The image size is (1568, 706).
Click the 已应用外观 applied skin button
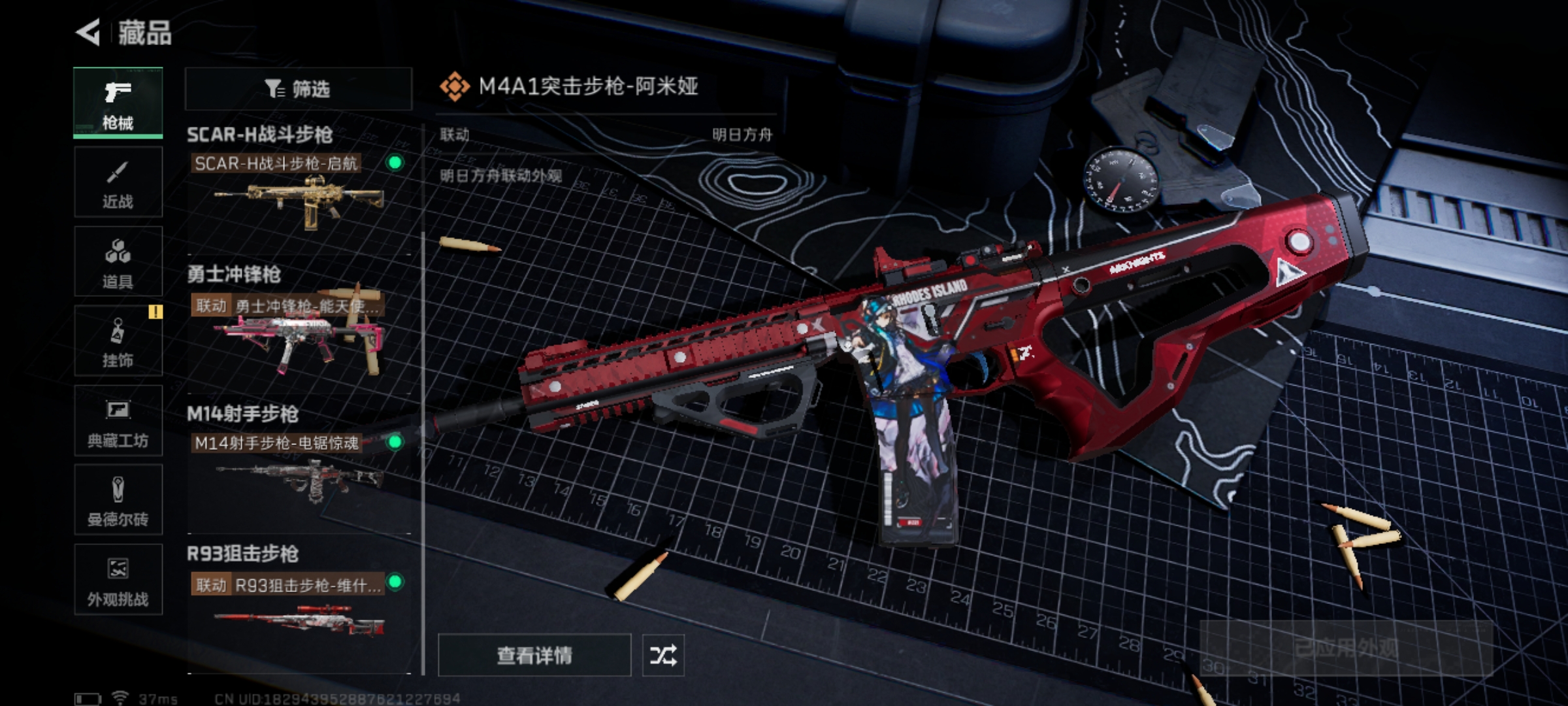pyautogui.click(x=1346, y=648)
